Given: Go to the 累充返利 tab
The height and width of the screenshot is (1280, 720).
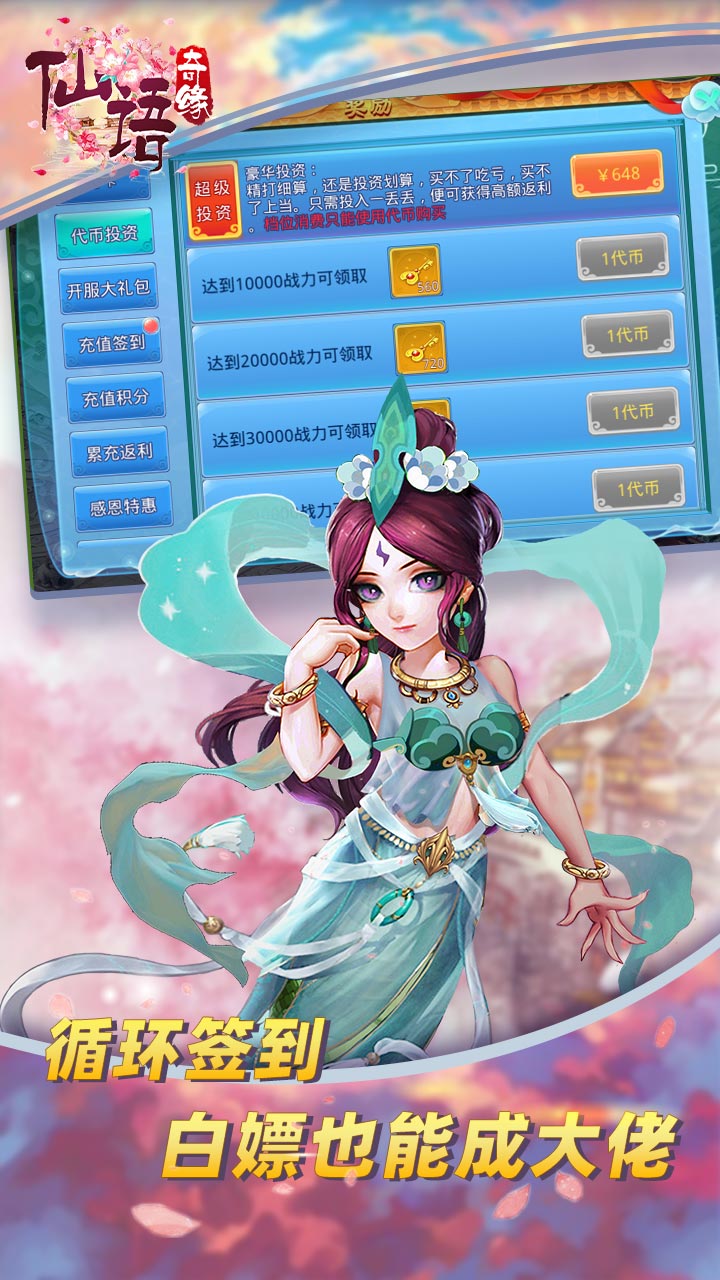Looking at the screenshot, I should [119, 453].
